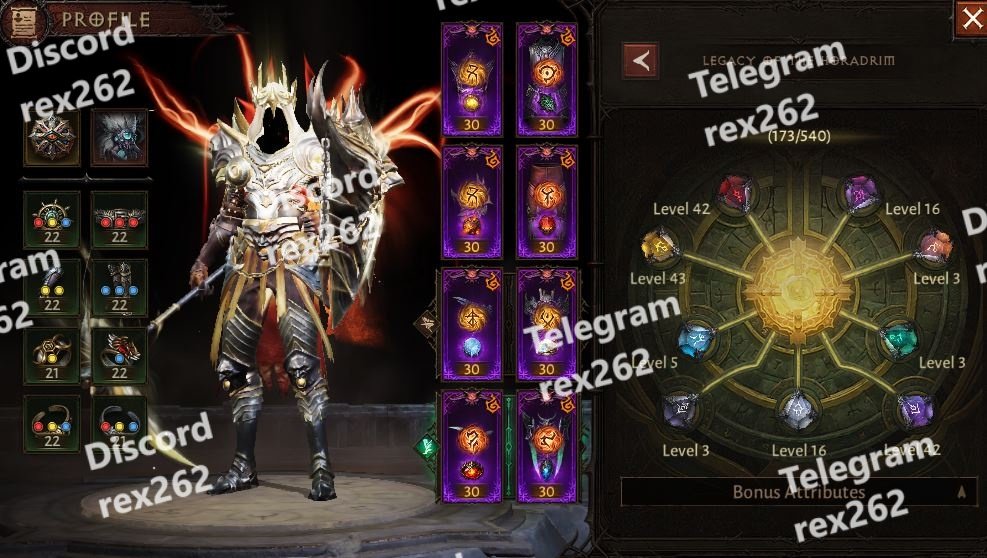Go back using the left arrow button
The height and width of the screenshot is (558, 987).
pyautogui.click(x=640, y=60)
